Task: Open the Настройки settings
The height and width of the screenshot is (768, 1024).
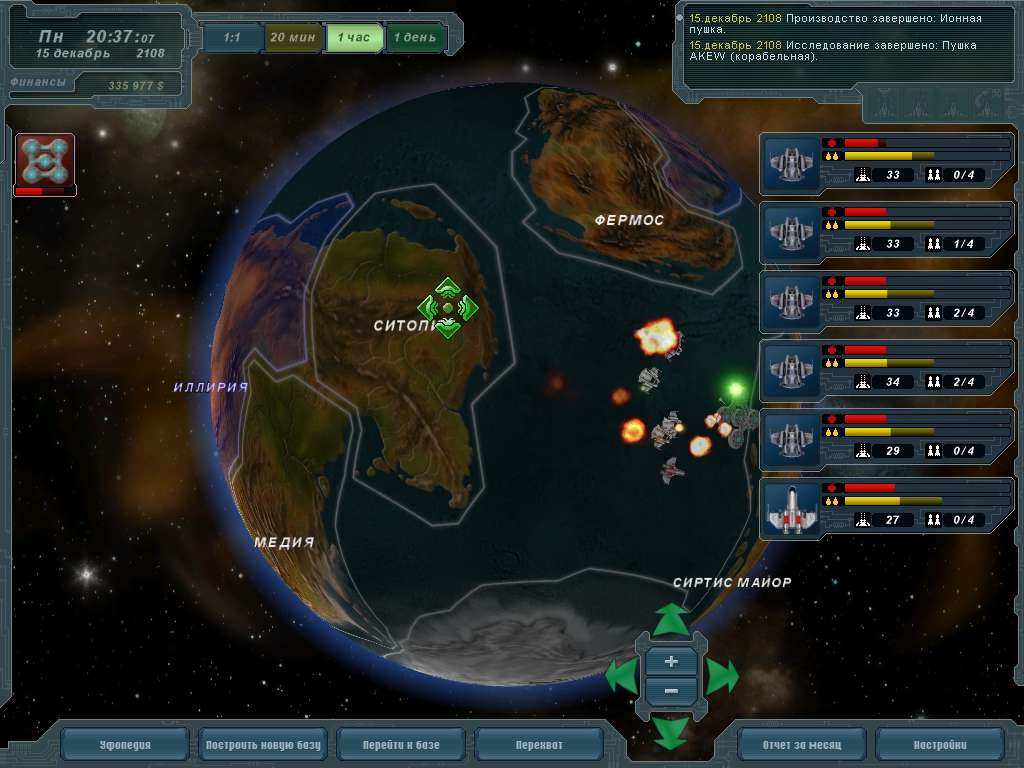Action: (x=939, y=745)
